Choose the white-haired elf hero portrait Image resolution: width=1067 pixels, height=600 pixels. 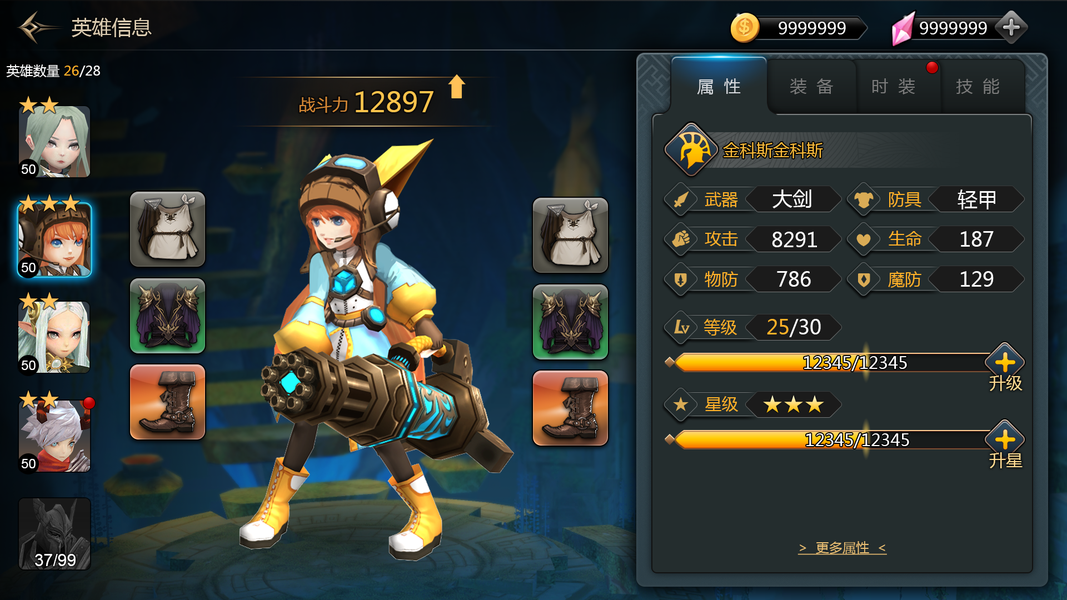[x=55, y=337]
